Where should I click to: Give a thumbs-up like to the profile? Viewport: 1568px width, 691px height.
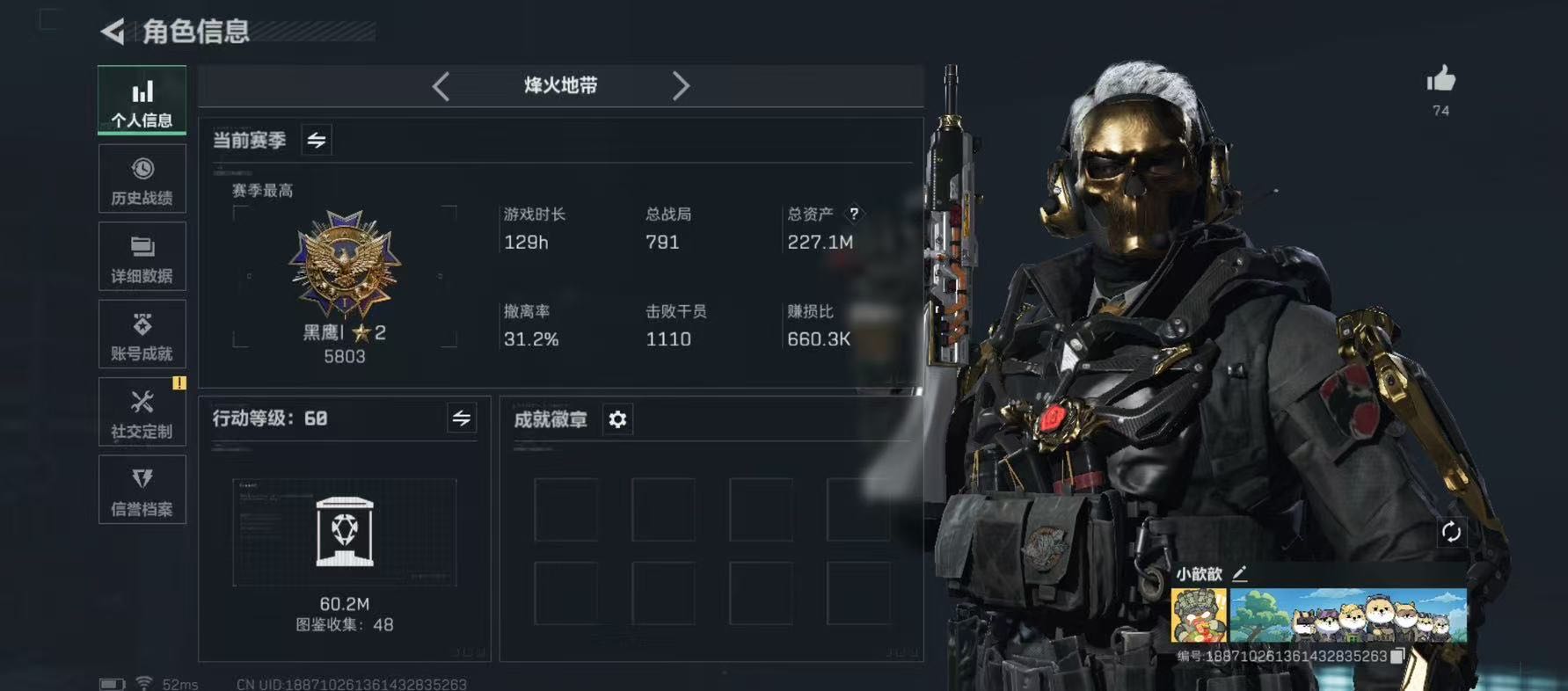click(x=1440, y=81)
